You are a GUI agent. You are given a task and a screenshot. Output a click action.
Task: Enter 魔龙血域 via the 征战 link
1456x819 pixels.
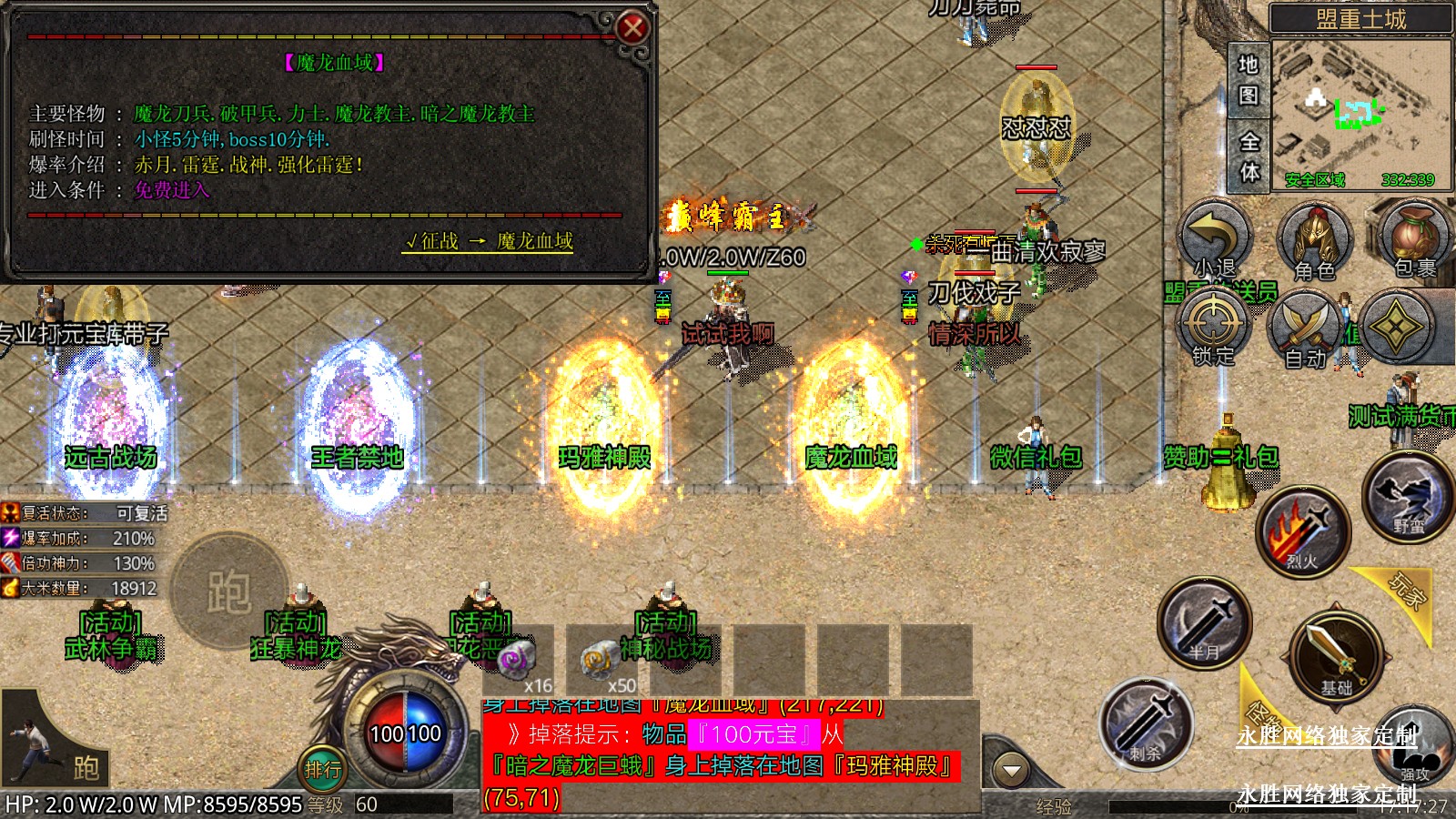(x=489, y=241)
